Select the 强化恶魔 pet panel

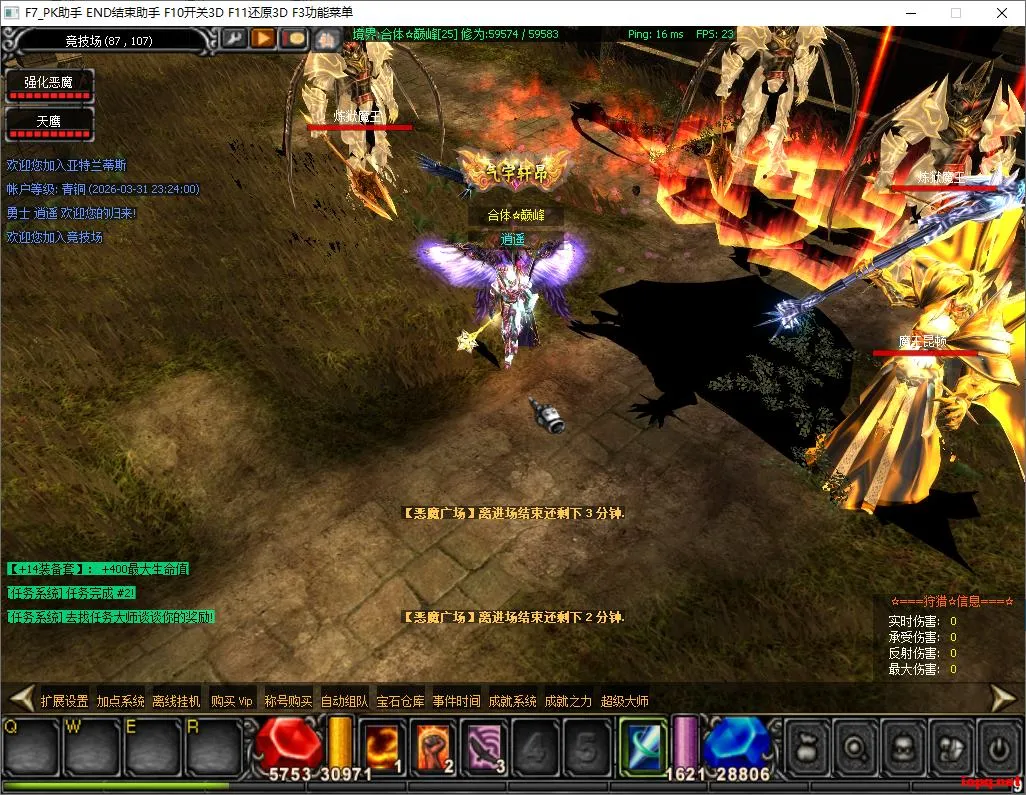[x=49, y=83]
